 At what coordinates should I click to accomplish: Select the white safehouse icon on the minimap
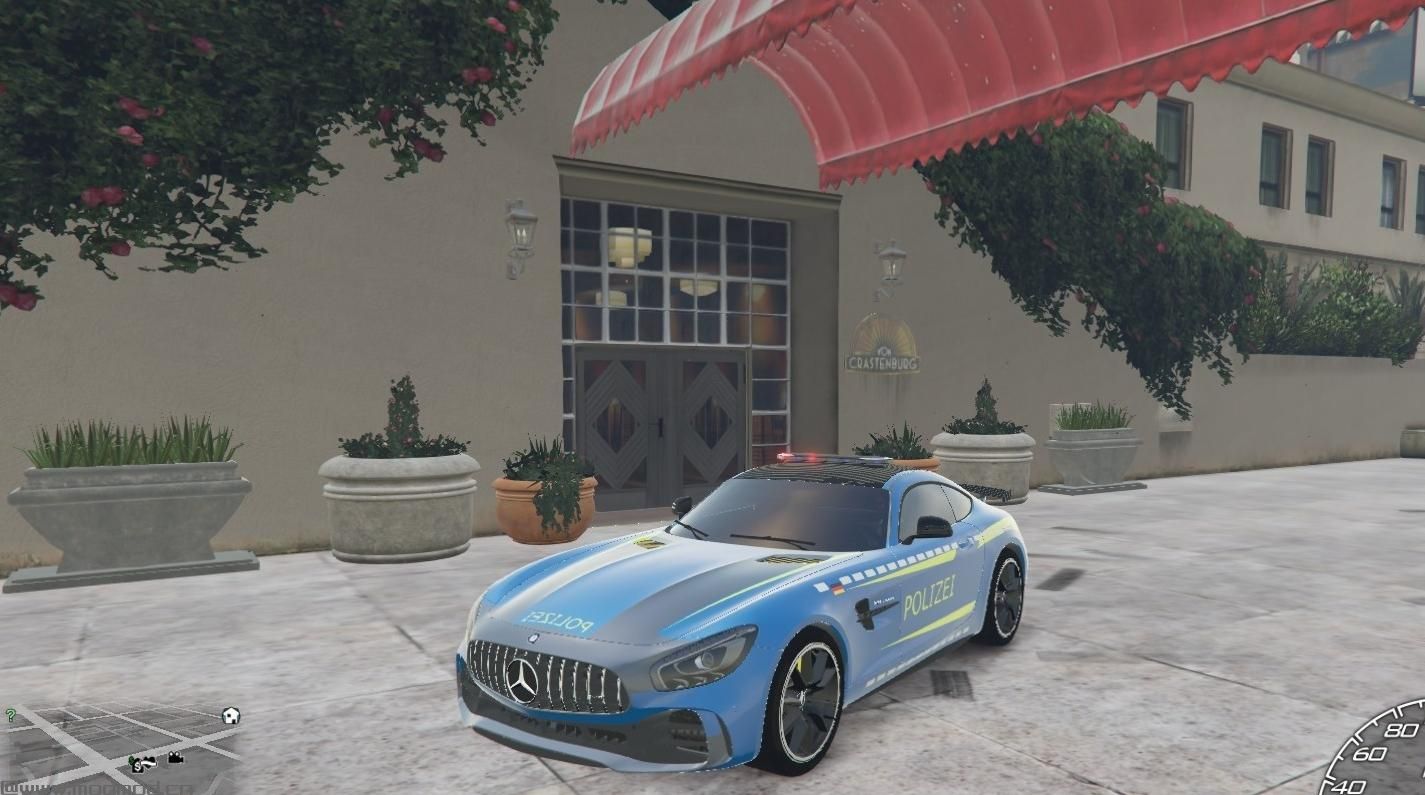point(231,715)
